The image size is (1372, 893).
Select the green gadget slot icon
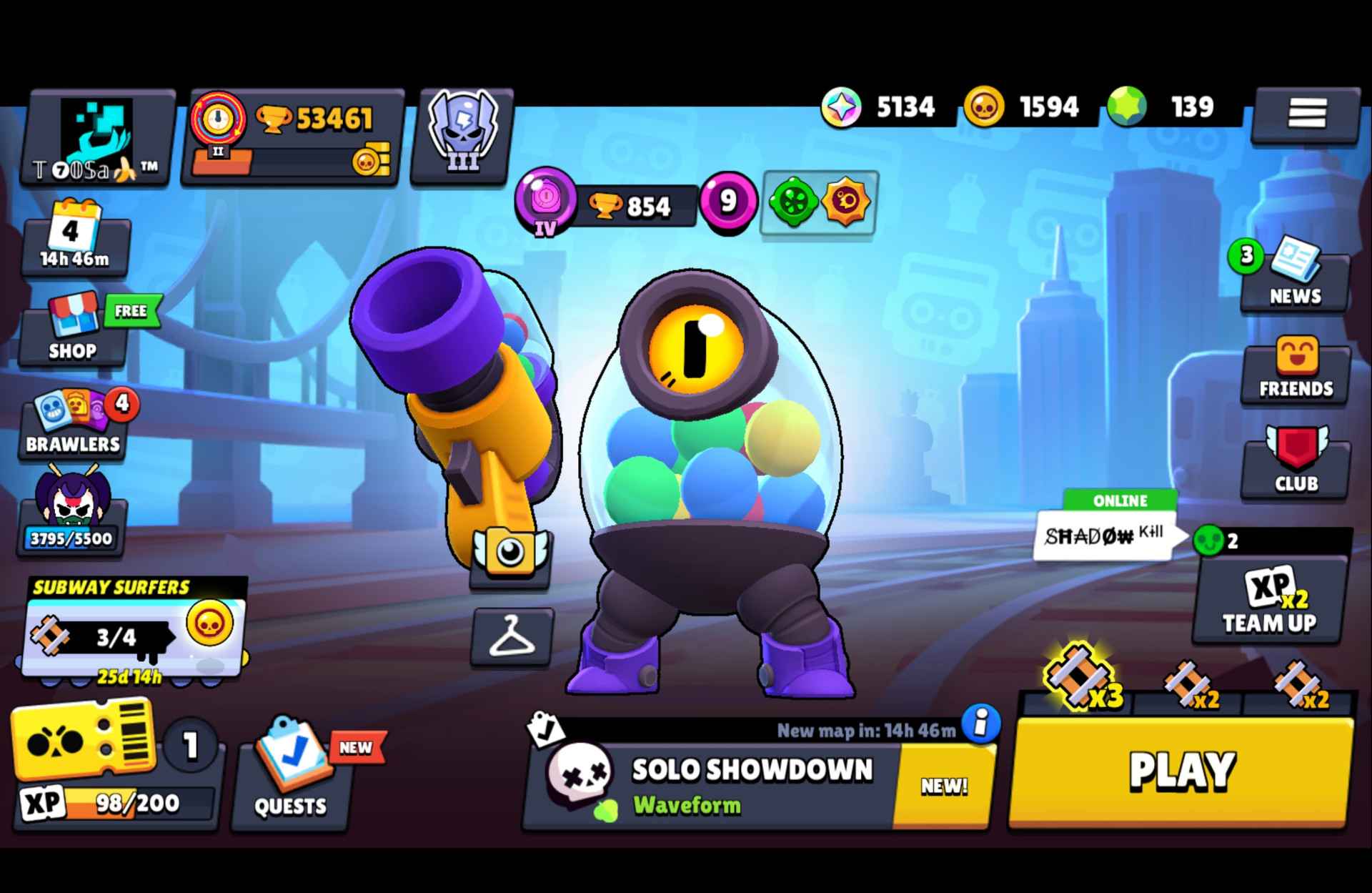point(792,201)
